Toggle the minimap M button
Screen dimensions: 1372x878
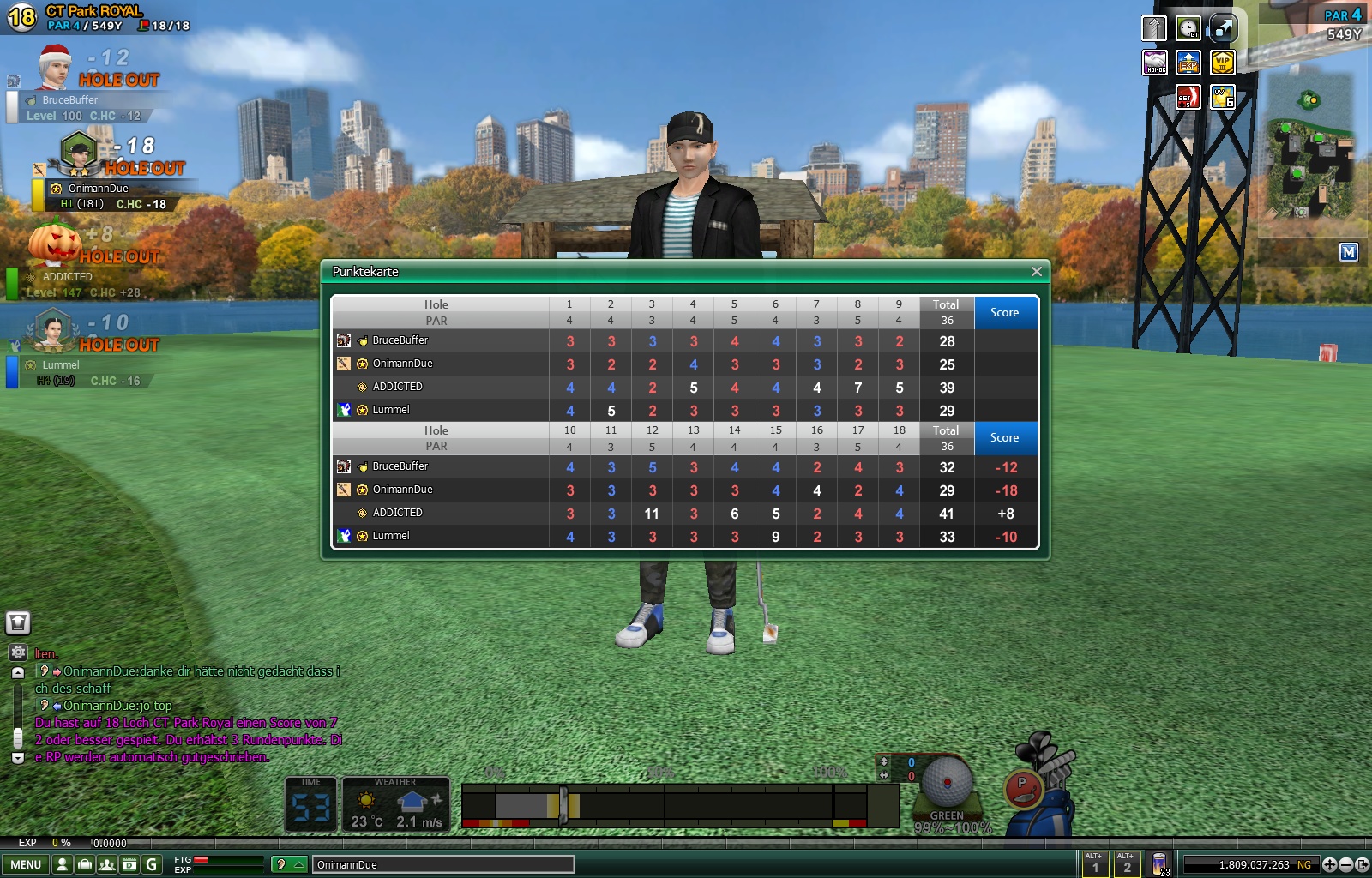pyautogui.click(x=1348, y=252)
